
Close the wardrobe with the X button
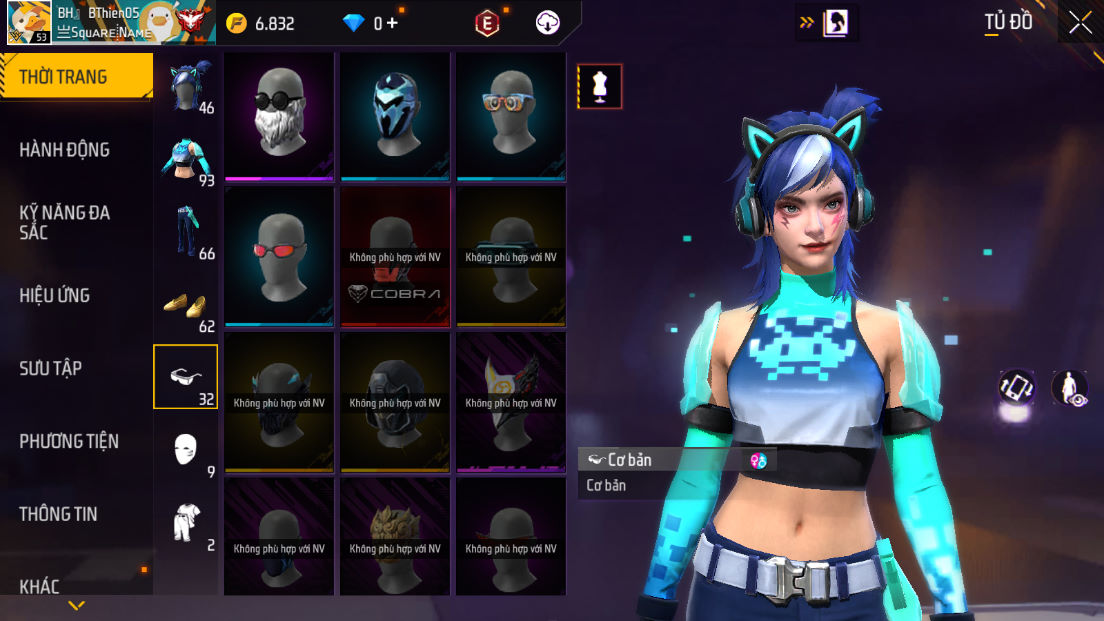1080,23
